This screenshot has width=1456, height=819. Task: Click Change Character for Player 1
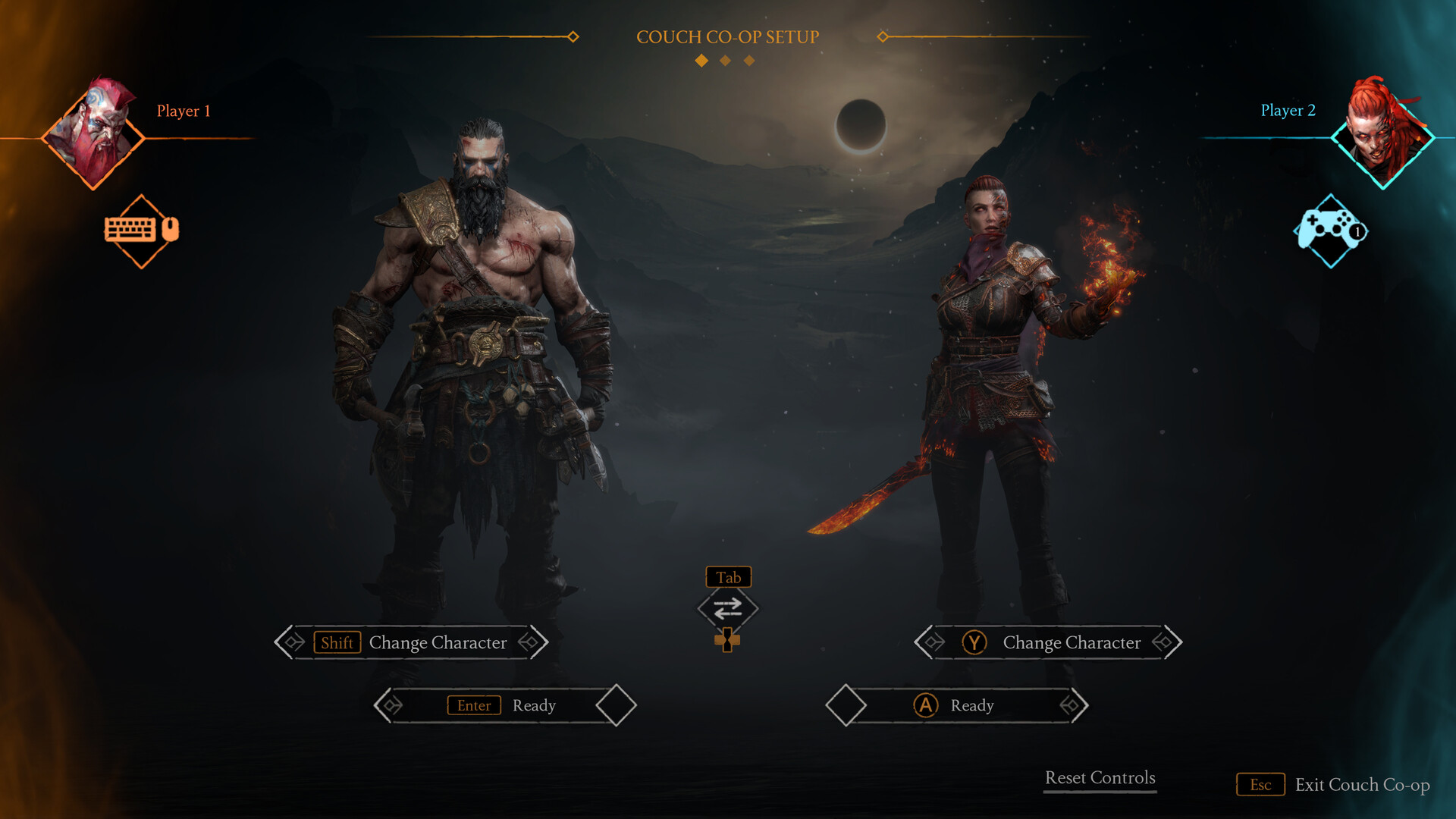[437, 642]
